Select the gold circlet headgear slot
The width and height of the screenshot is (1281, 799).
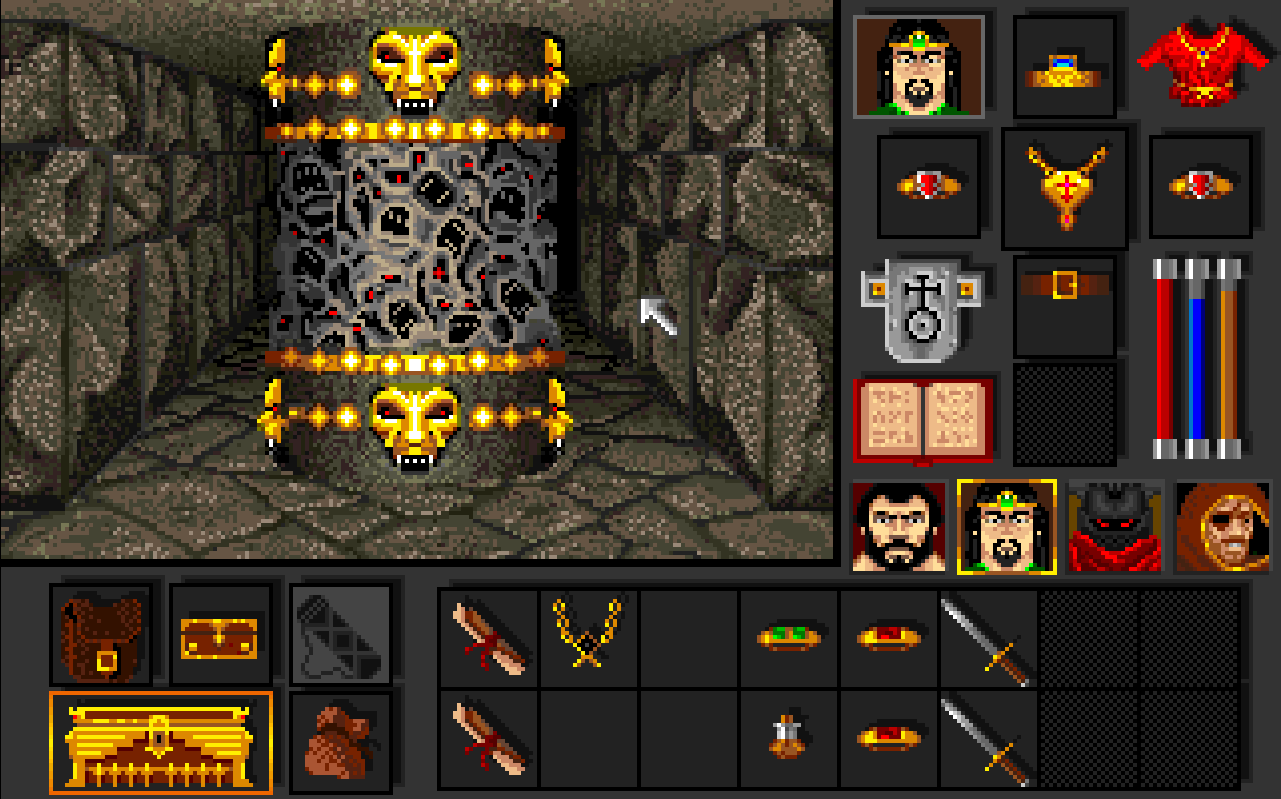tap(1065, 68)
